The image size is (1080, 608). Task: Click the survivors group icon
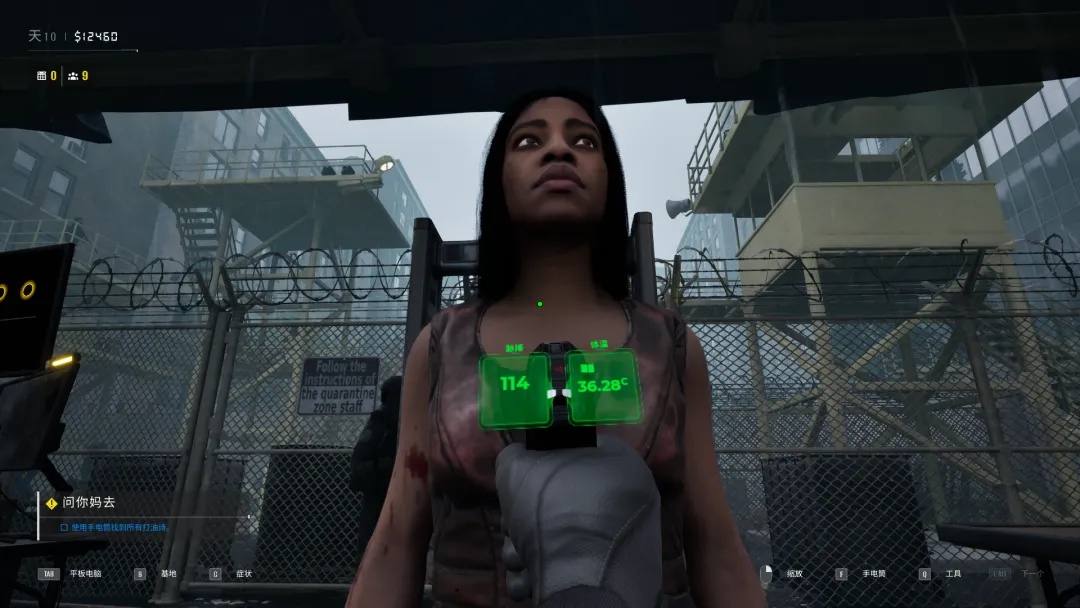tap(73, 76)
